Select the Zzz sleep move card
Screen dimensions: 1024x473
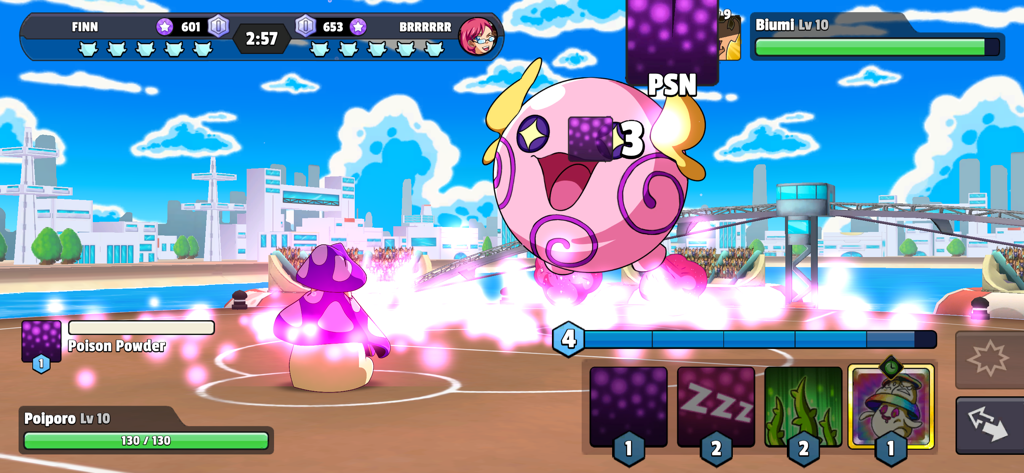[x=715, y=405]
